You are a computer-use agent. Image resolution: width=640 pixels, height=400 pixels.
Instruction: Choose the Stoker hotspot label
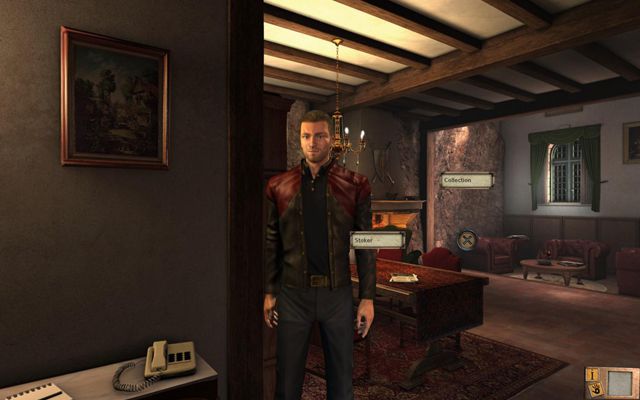[377, 240]
